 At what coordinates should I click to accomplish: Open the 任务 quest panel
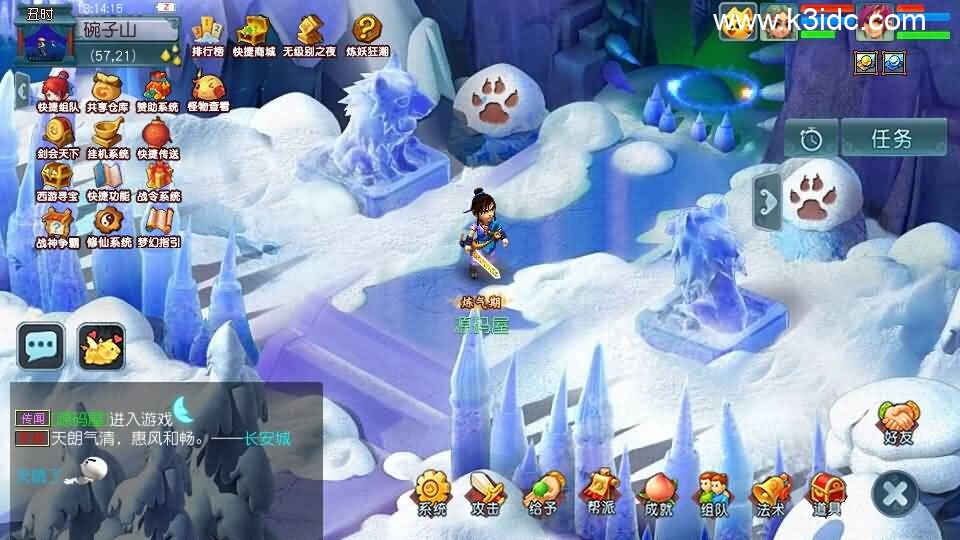[x=893, y=138]
